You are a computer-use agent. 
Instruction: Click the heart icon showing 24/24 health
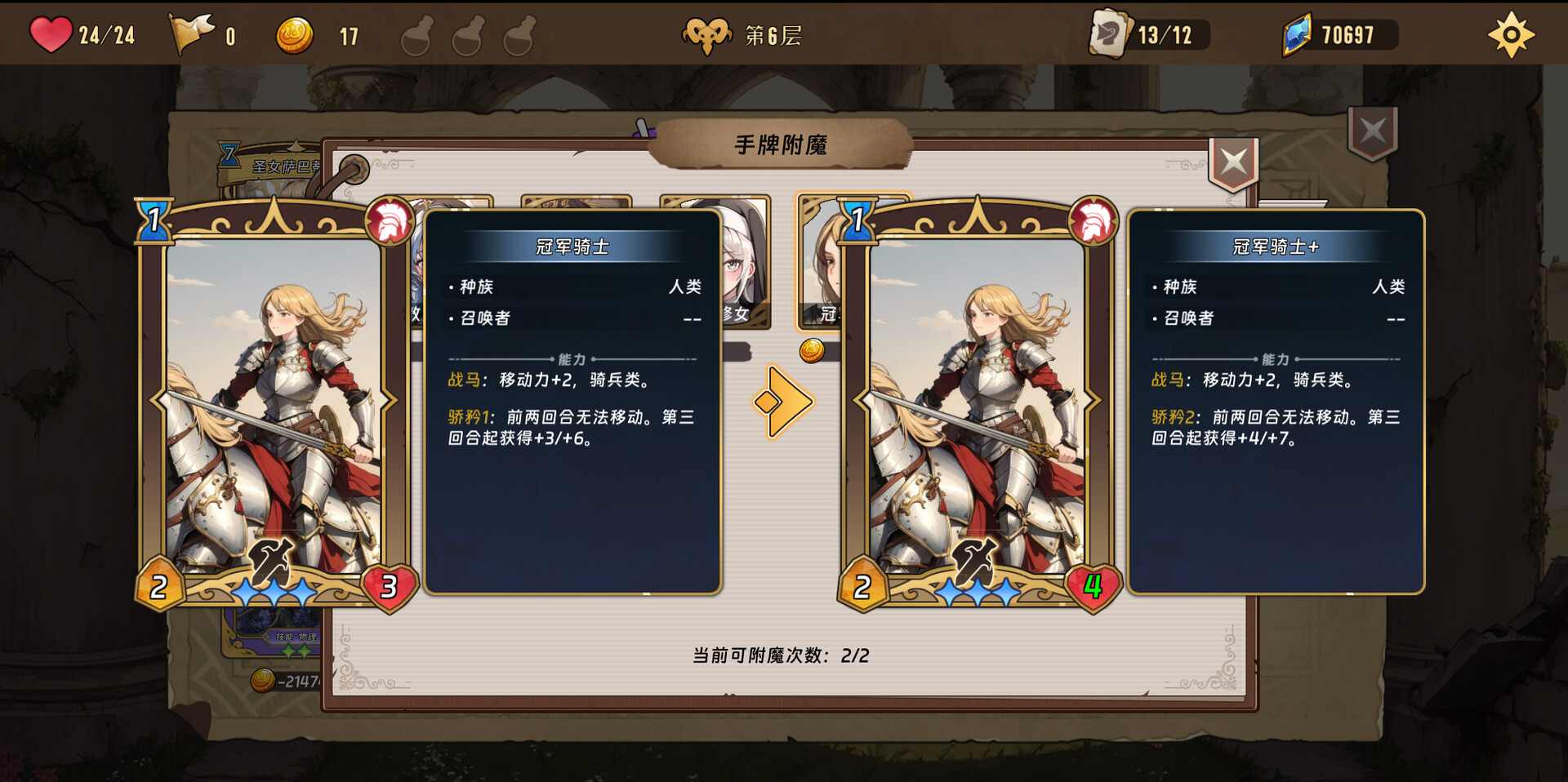[x=51, y=34]
